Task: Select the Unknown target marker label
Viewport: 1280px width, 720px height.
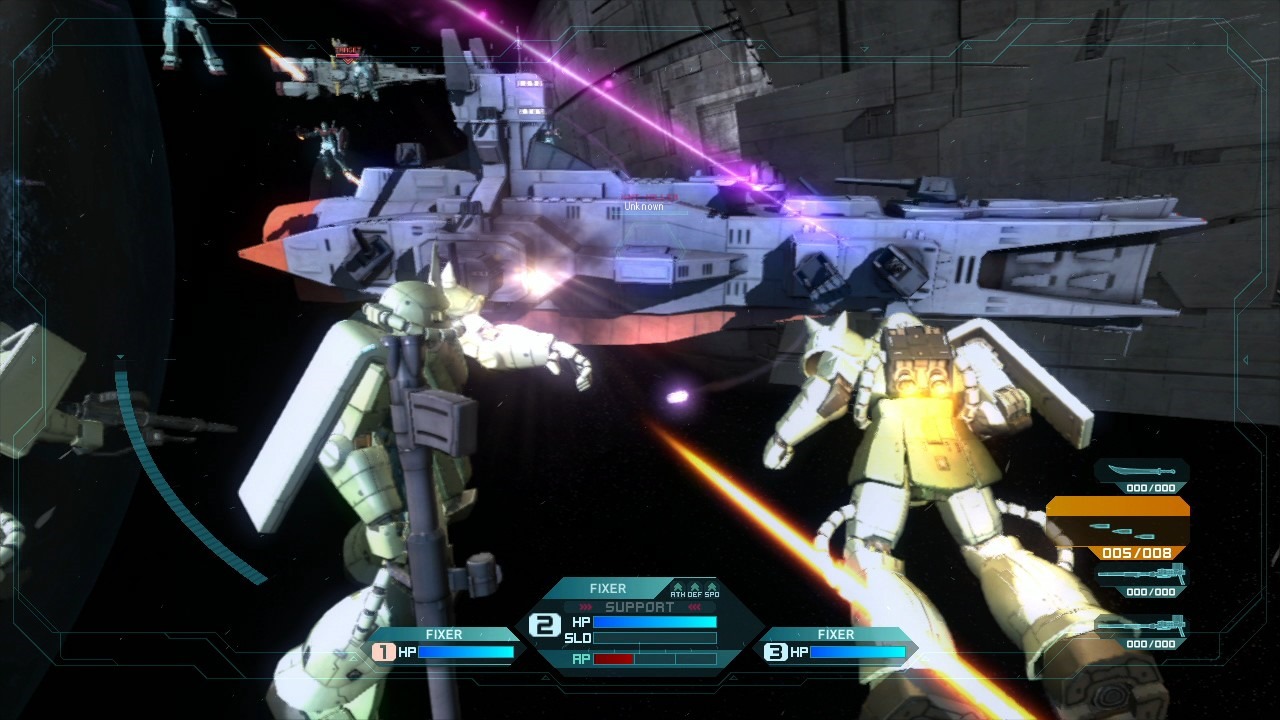Action: 644,207
